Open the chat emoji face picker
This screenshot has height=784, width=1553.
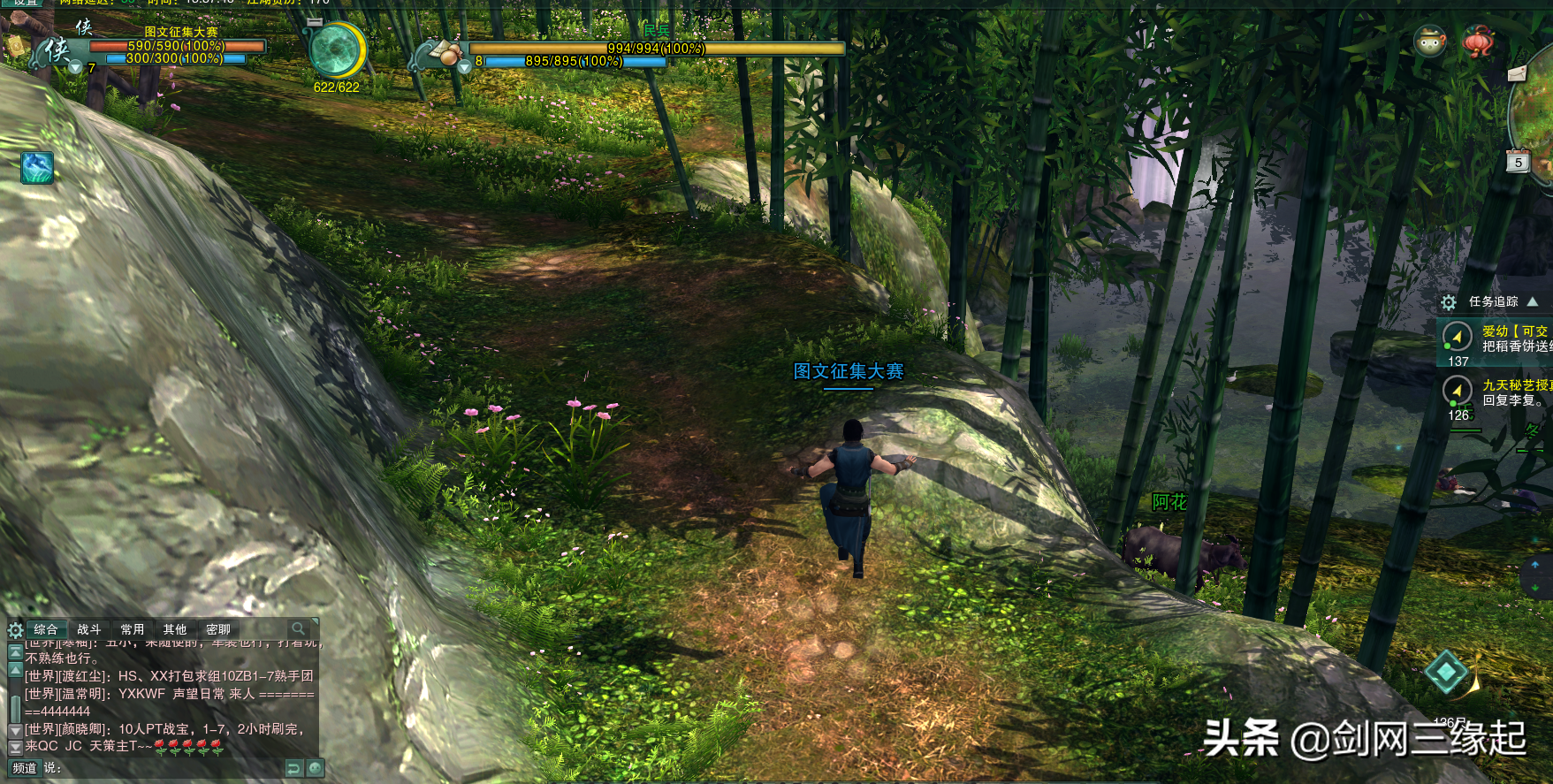[316, 768]
